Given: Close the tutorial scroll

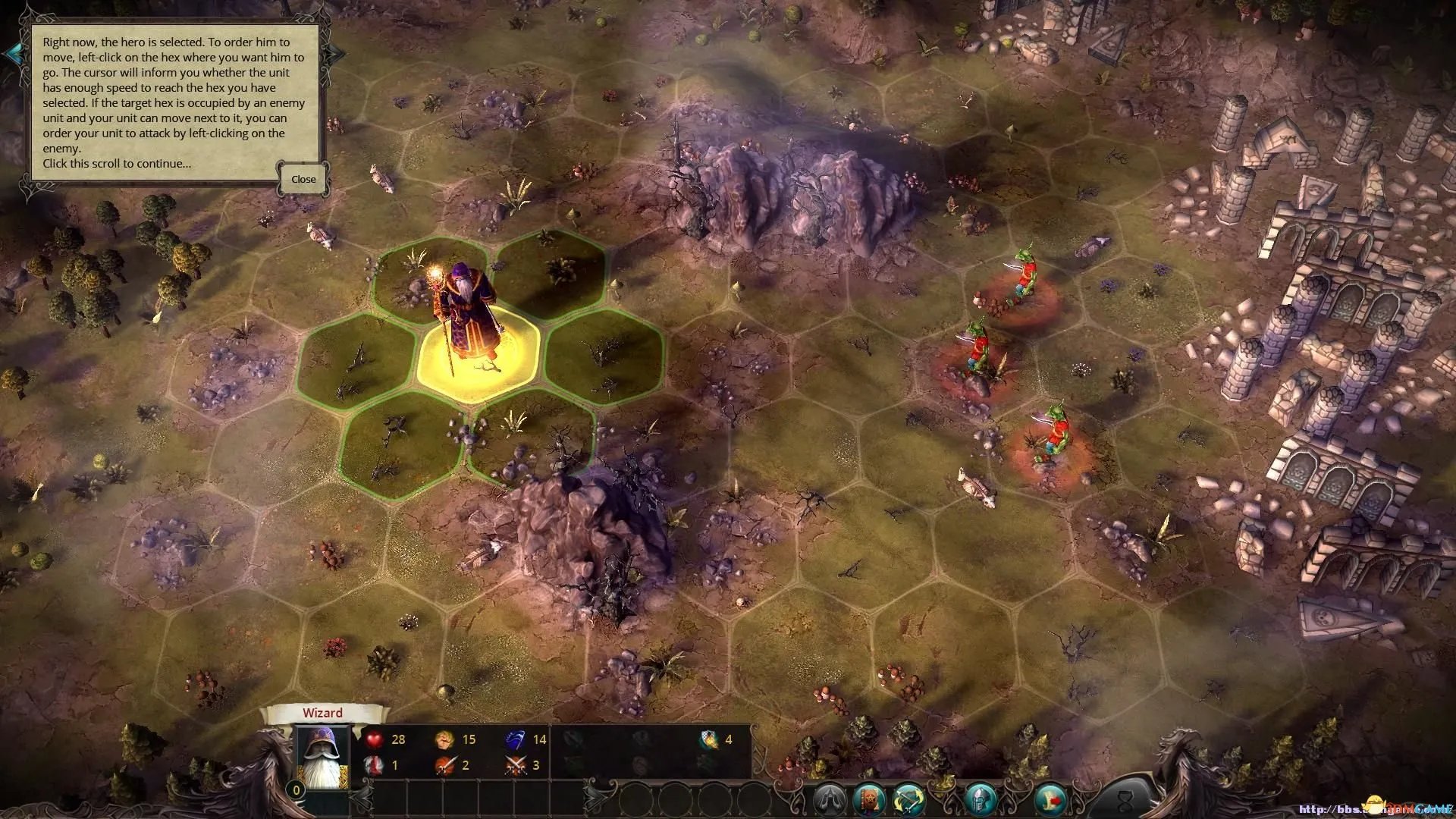Looking at the screenshot, I should (303, 180).
